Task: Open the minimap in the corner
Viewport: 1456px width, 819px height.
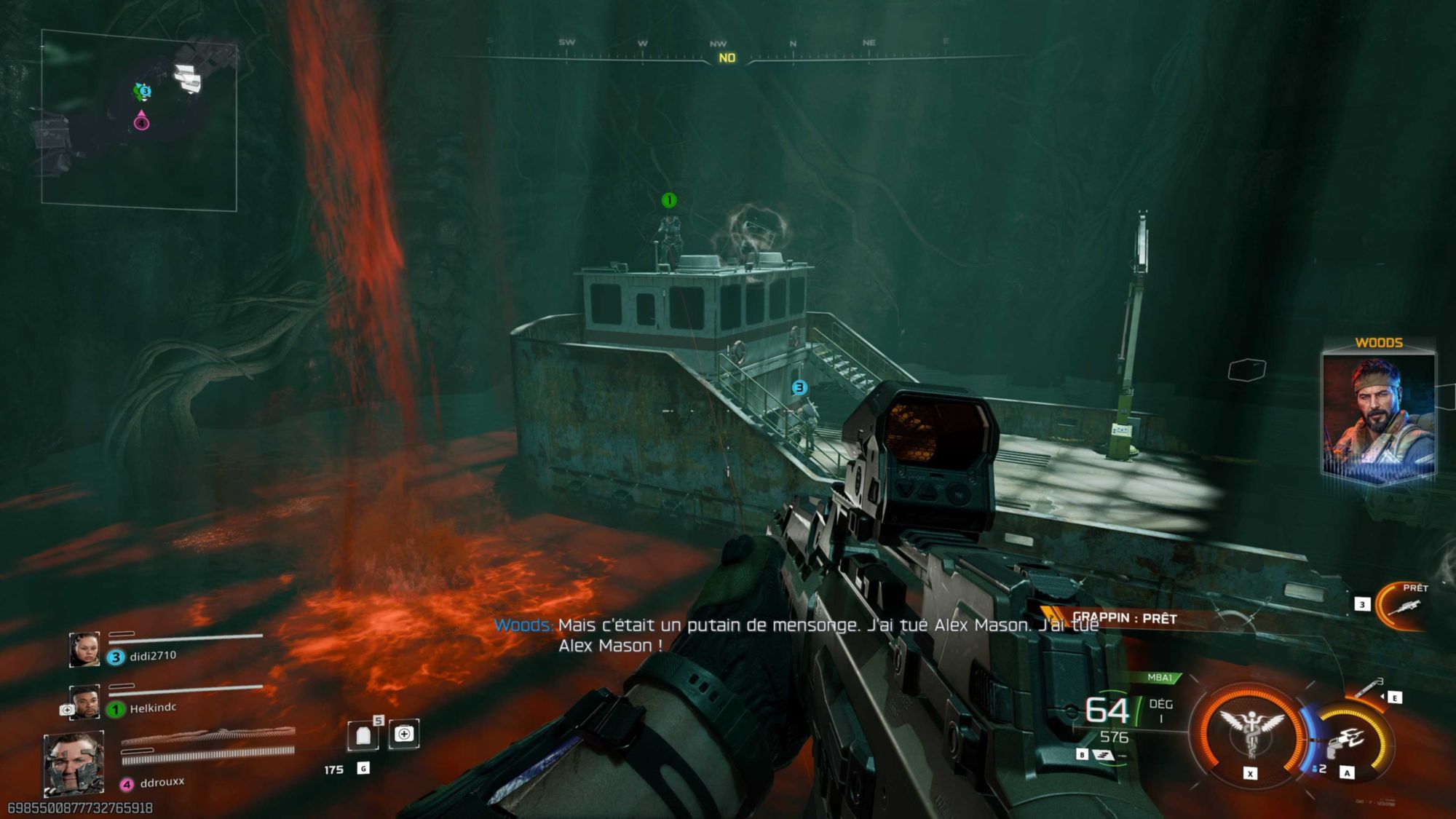Action: pyautogui.click(x=139, y=120)
